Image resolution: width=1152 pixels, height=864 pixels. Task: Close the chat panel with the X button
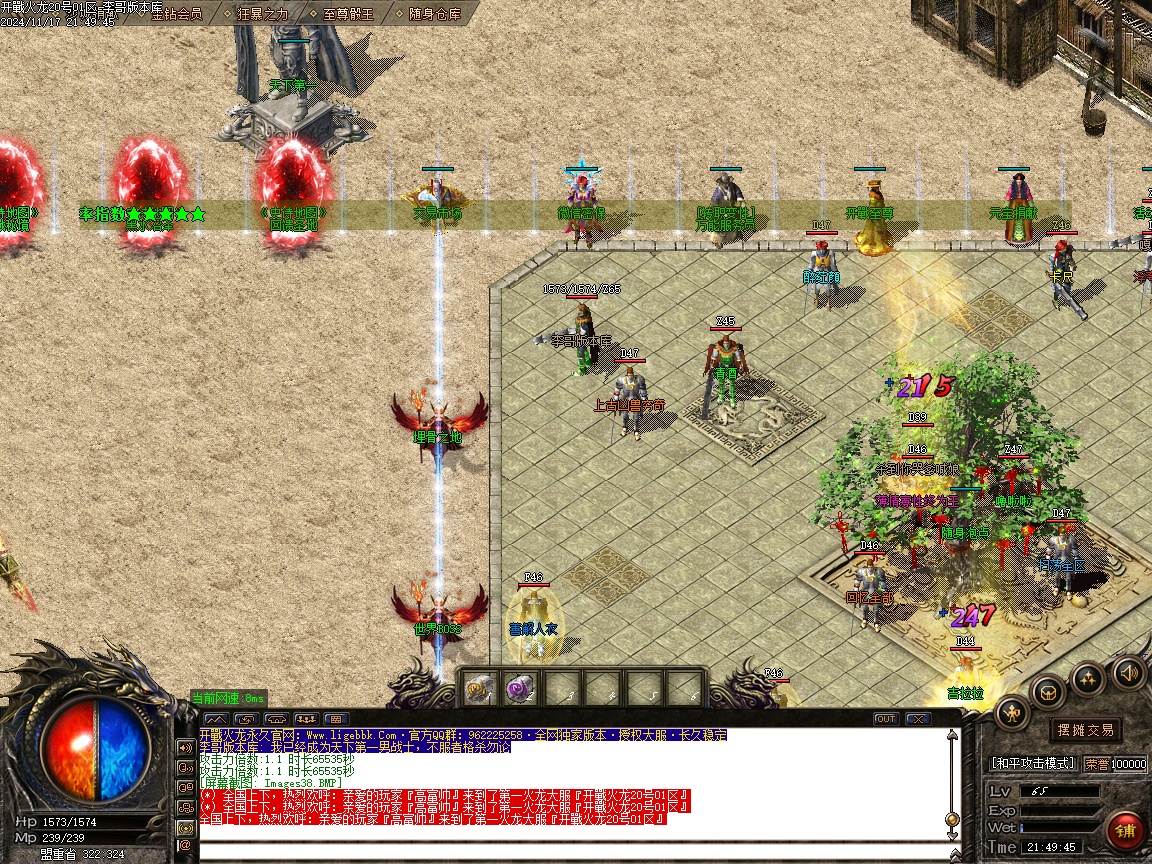tap(918, 718)
